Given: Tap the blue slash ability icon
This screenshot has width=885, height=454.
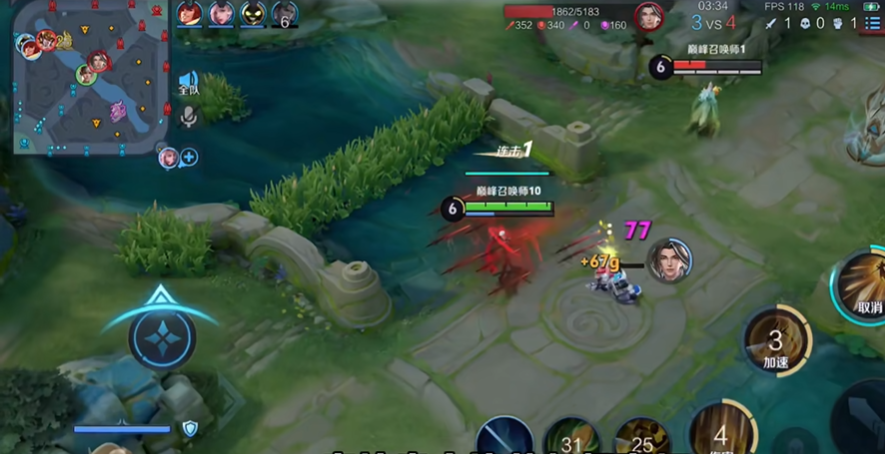Looking at the screenshot, I should click(504, 437).
